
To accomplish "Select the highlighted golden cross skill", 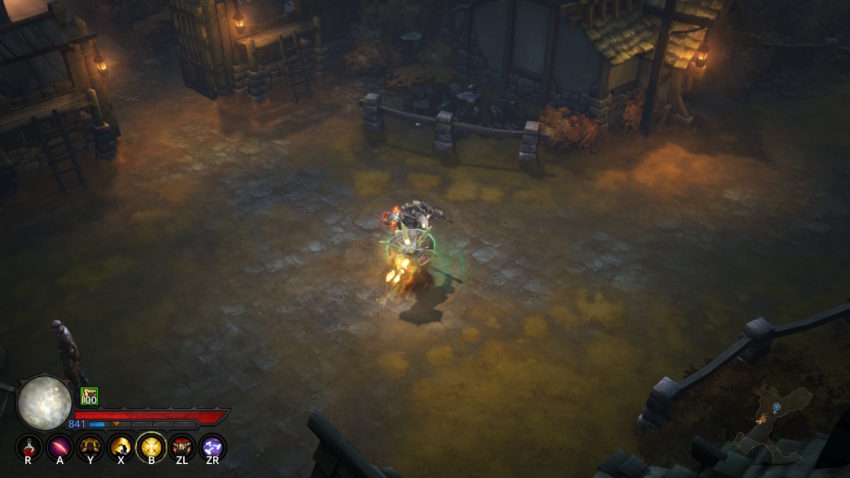I will point(151,446).
